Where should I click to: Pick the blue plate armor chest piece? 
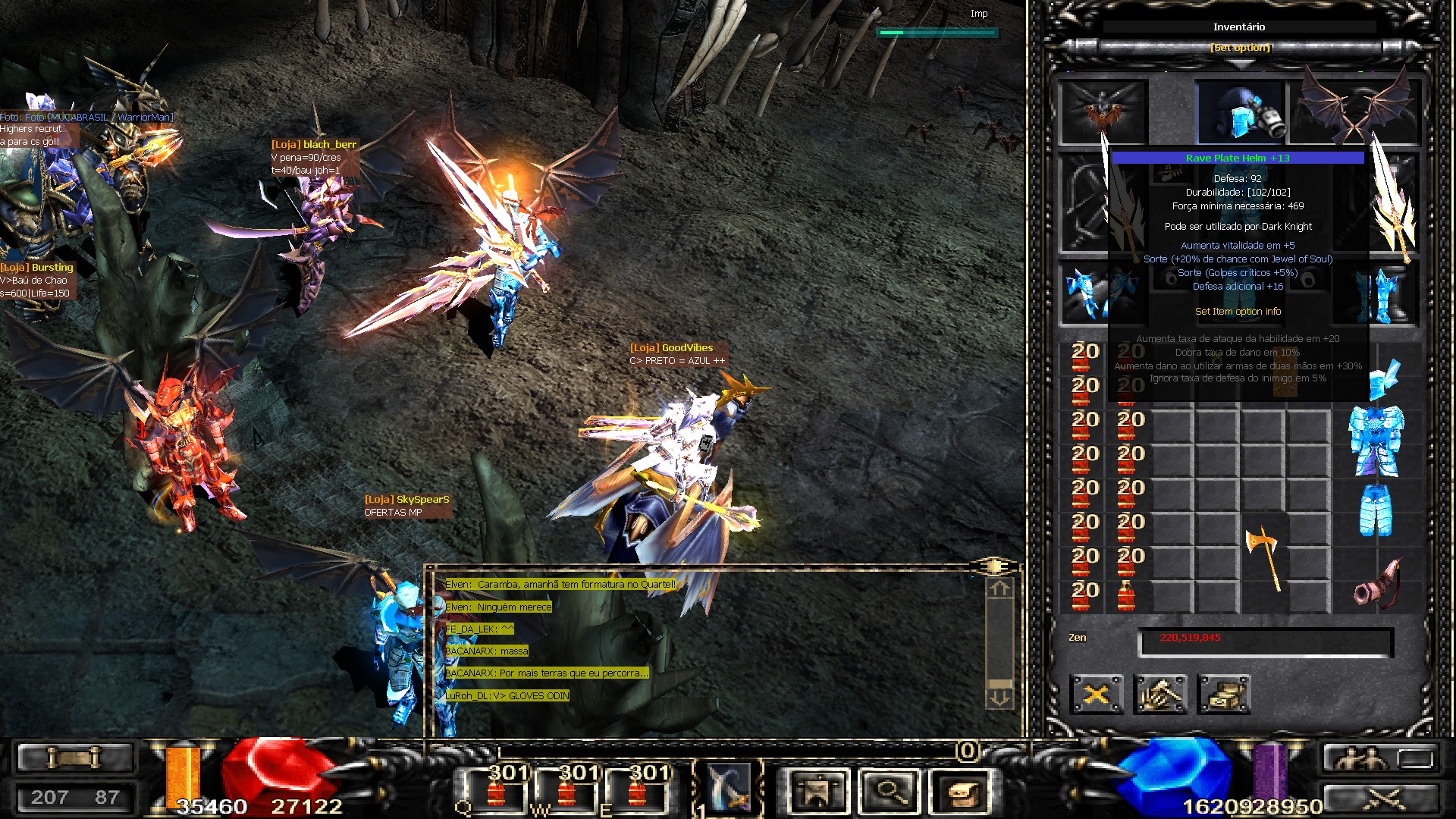tap(1376, 441)
